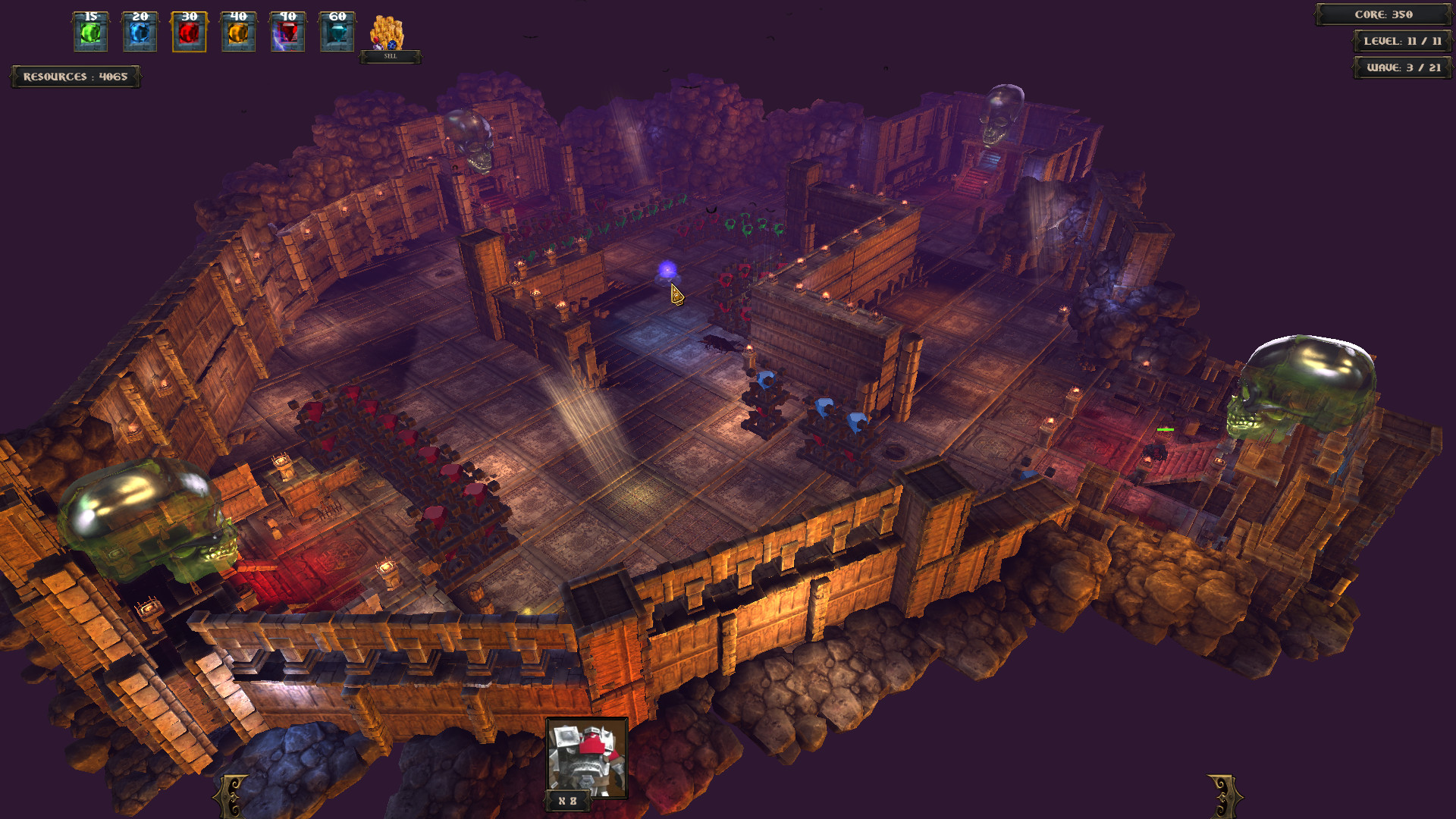Click the Resources: 4065 display
Image resolution: width=1456 pixels, height=819 pixels.
[x=74, y=76]
